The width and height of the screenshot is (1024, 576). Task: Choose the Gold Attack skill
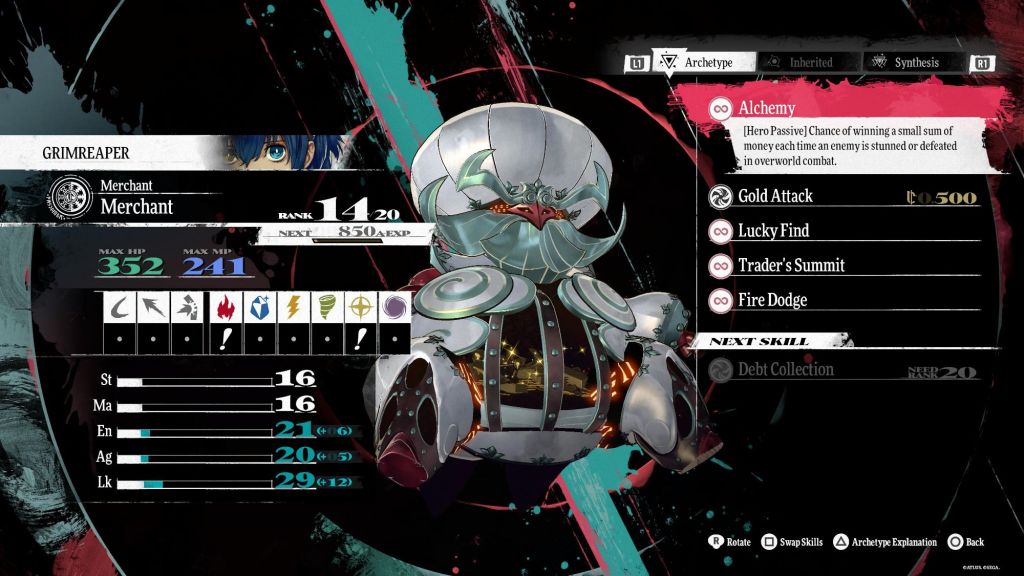[775, 196]
